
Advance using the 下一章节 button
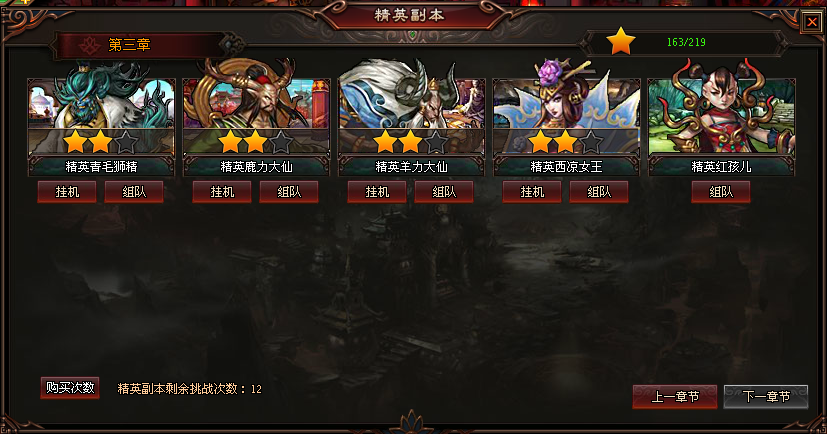pos(765,397)
